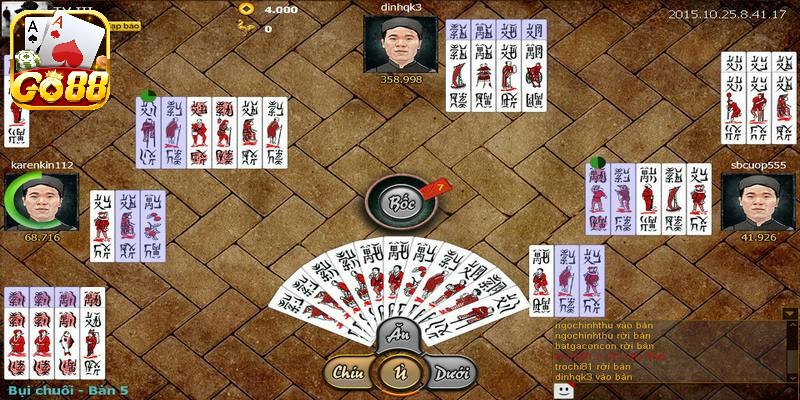View player dinhqk3's avatar
This screenshot has width=800, height=400.
(400, 44)
